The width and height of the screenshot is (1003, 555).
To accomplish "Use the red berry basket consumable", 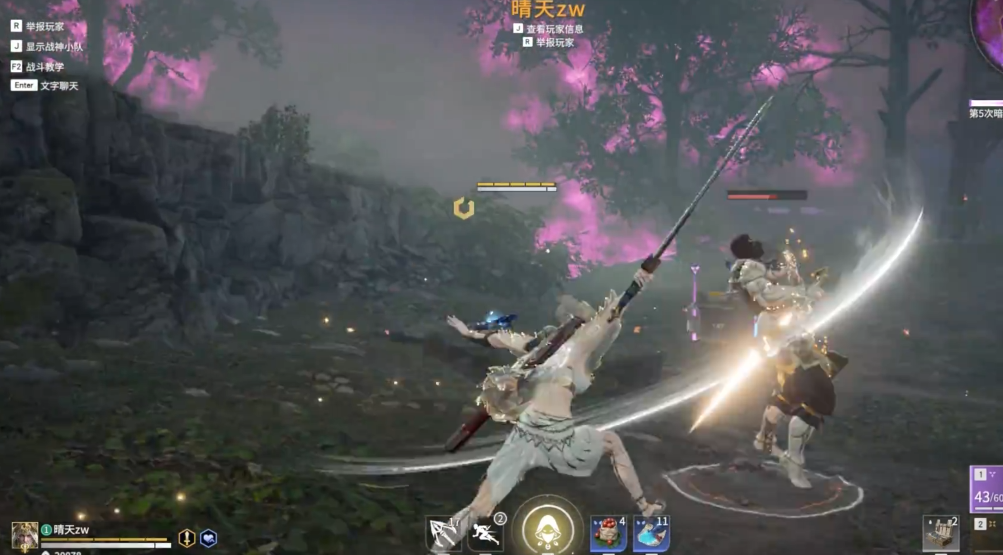I will [608, 534].
